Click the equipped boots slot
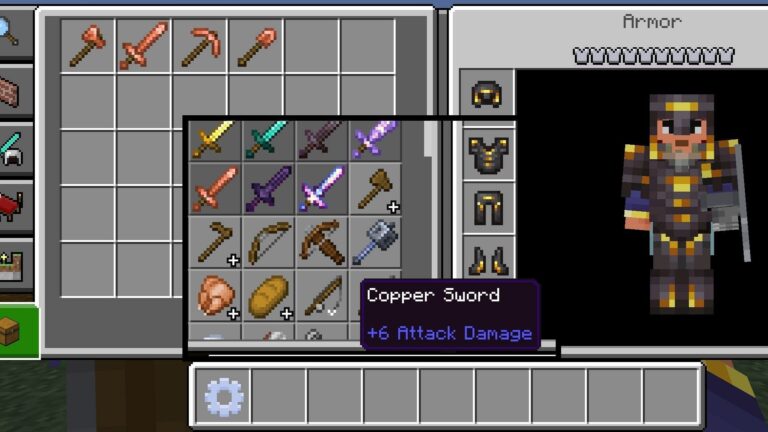Viewport: 768px width, 432px height. click(489, 262)
